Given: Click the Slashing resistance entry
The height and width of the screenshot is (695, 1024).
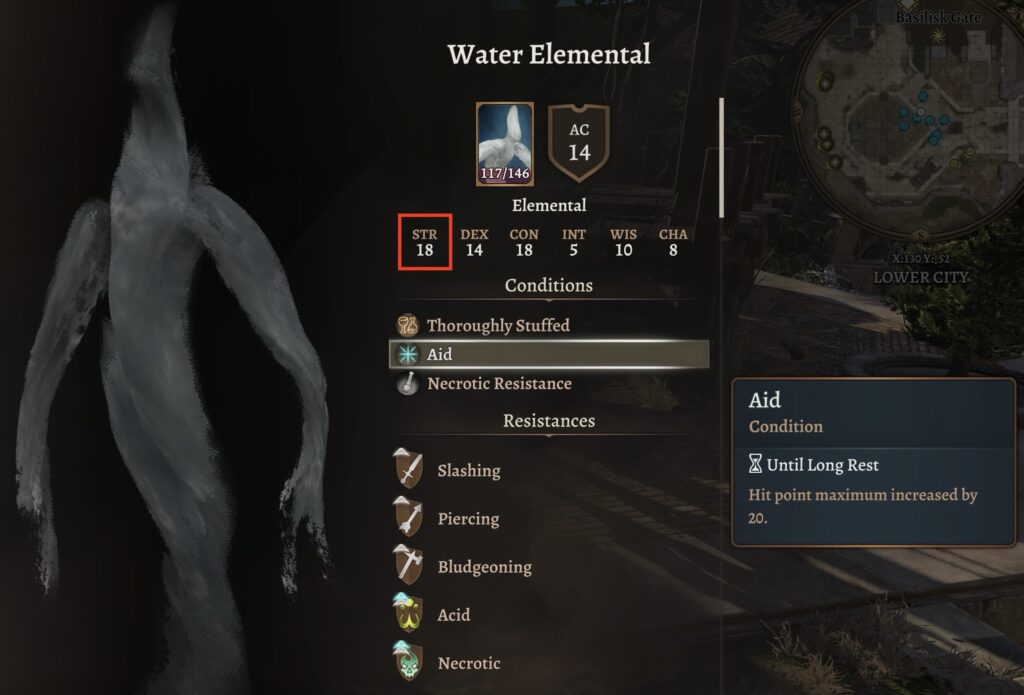Looking at the screenshot, I should point(468,470).
